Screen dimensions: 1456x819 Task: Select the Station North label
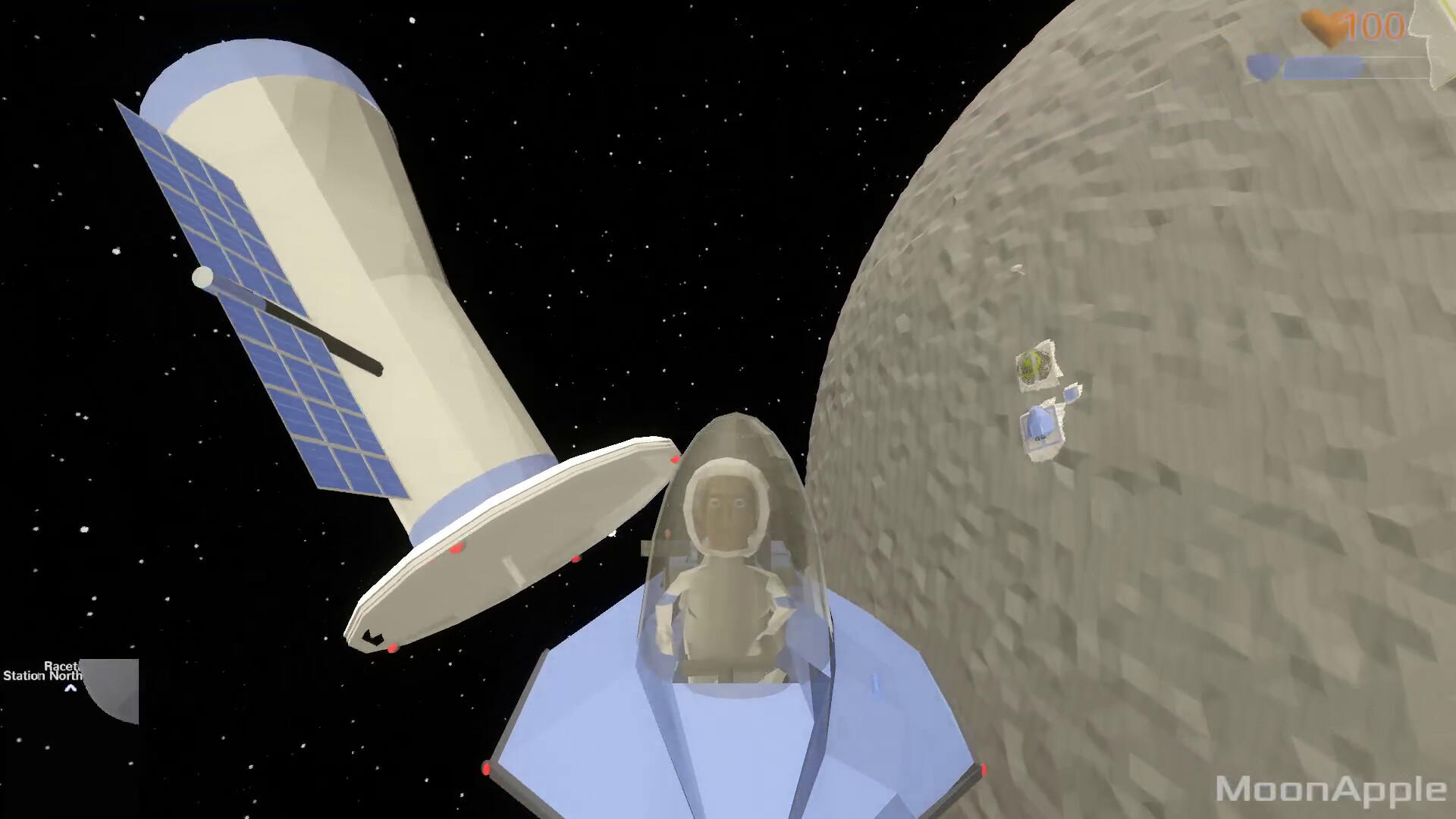point(42,676)
